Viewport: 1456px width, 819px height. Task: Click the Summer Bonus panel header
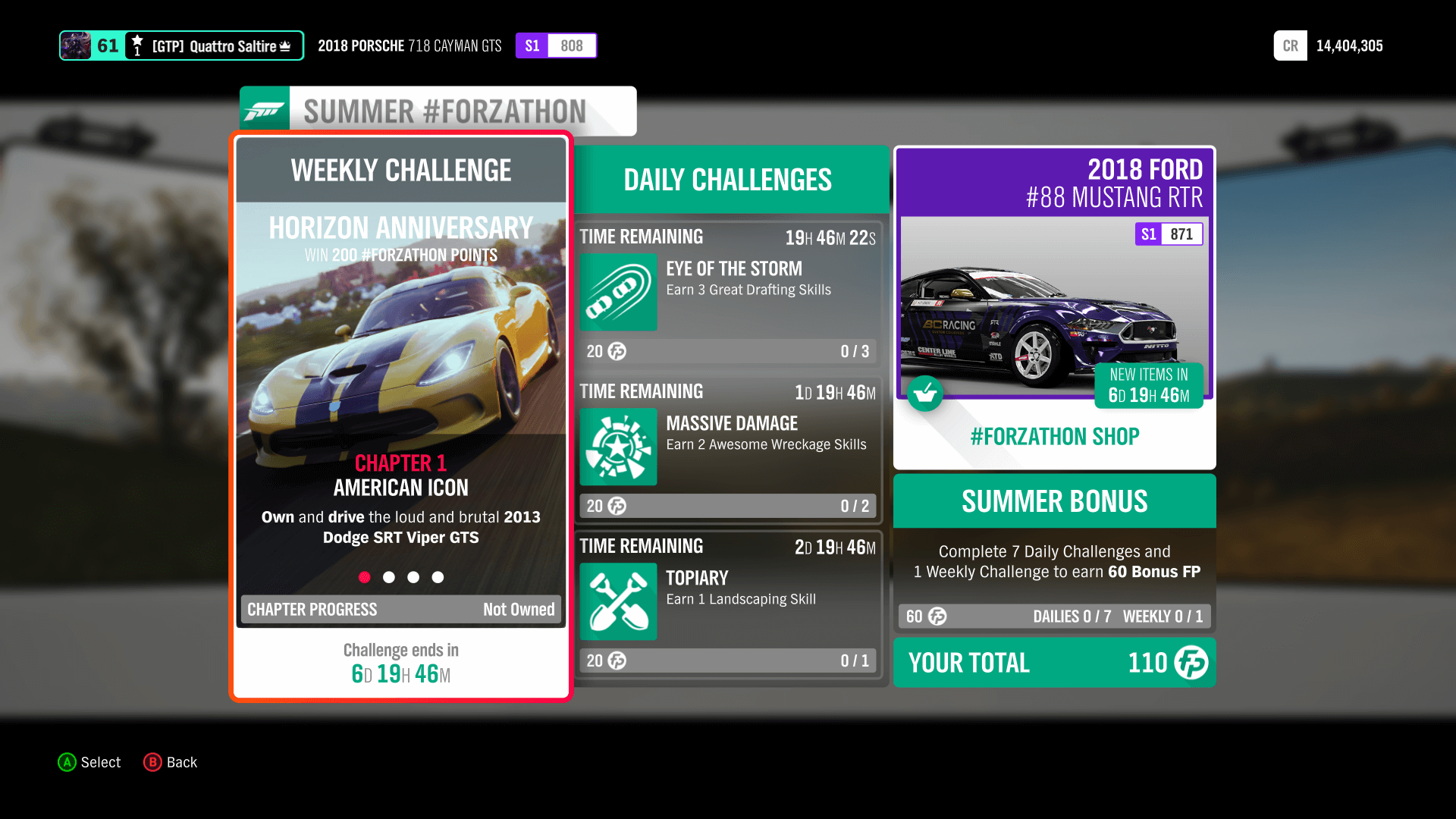tap(1054, 501)
